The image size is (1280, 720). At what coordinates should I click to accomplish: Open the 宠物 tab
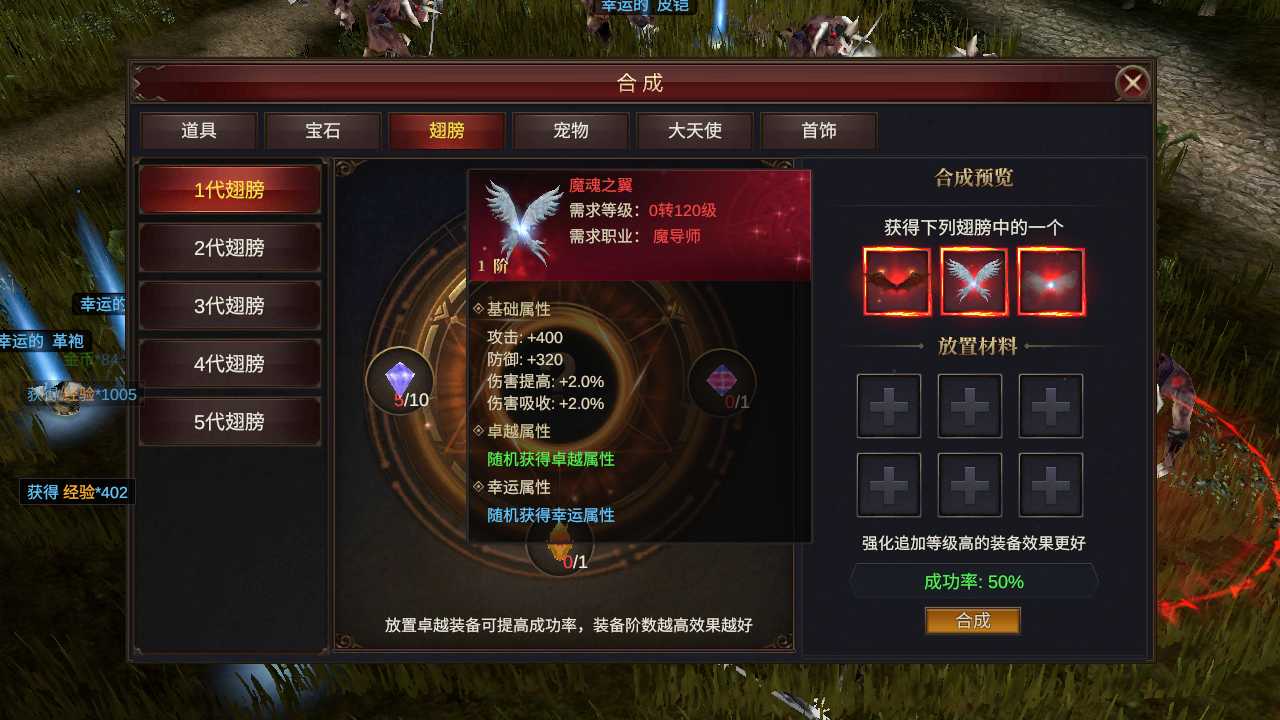pyautogui.click(x=571, y=130)
